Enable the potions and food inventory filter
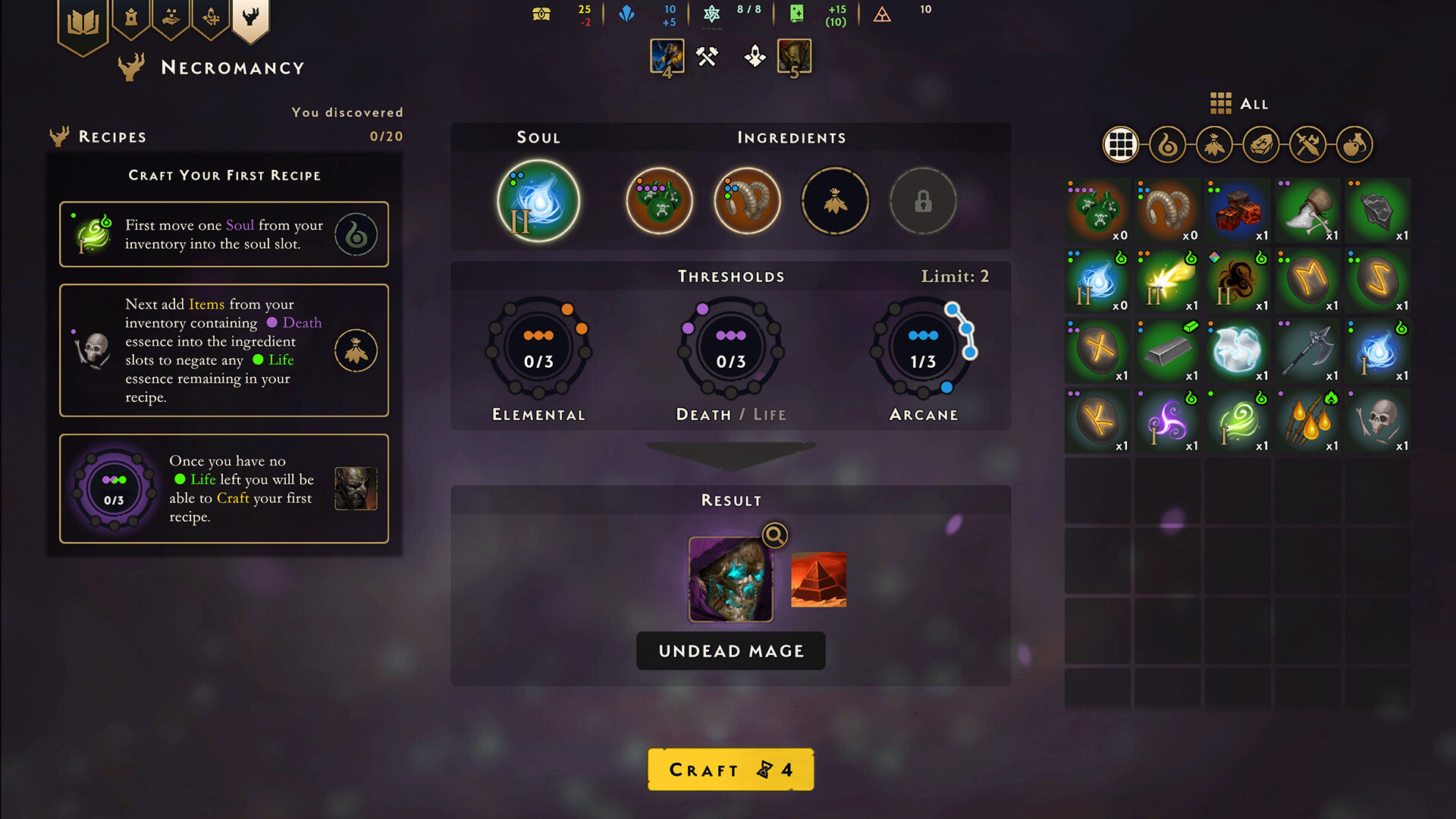 1355,144
